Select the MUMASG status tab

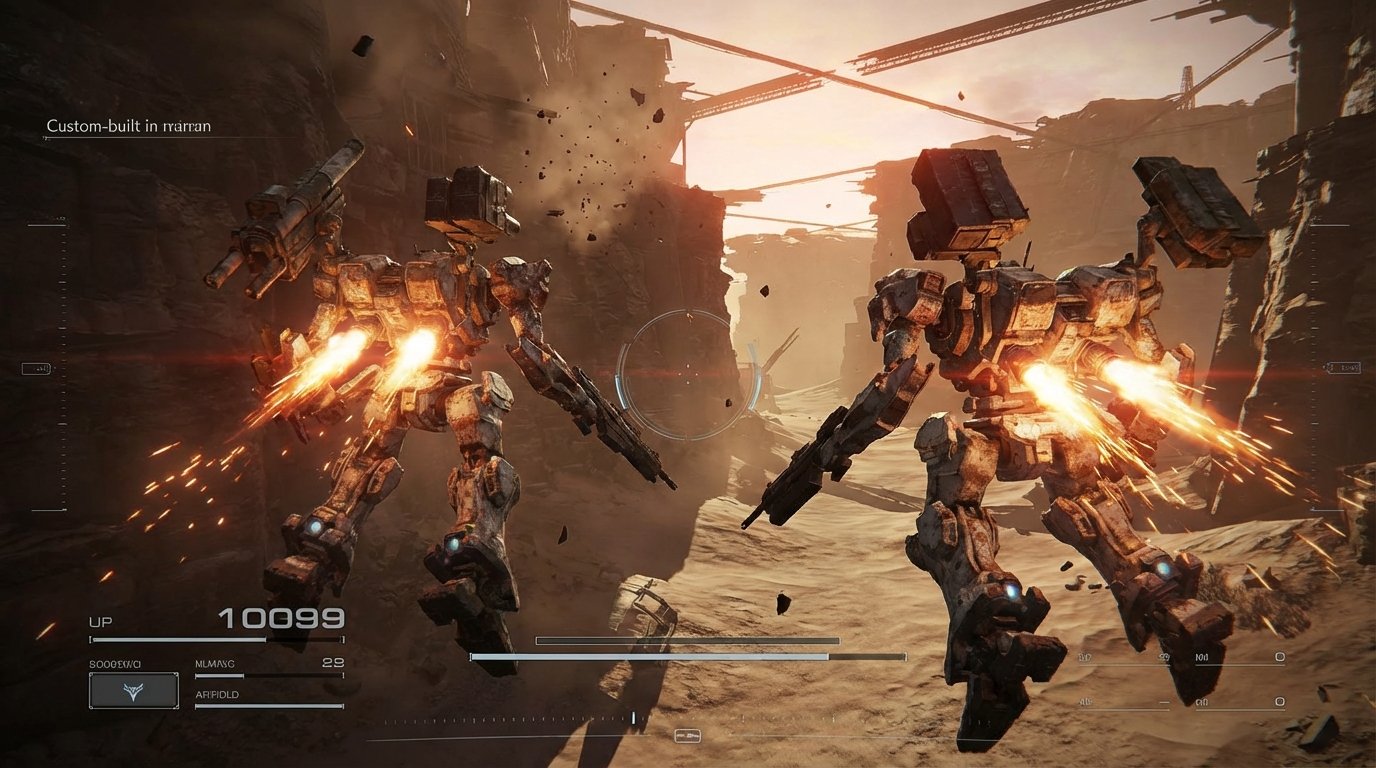click(215, 662)
